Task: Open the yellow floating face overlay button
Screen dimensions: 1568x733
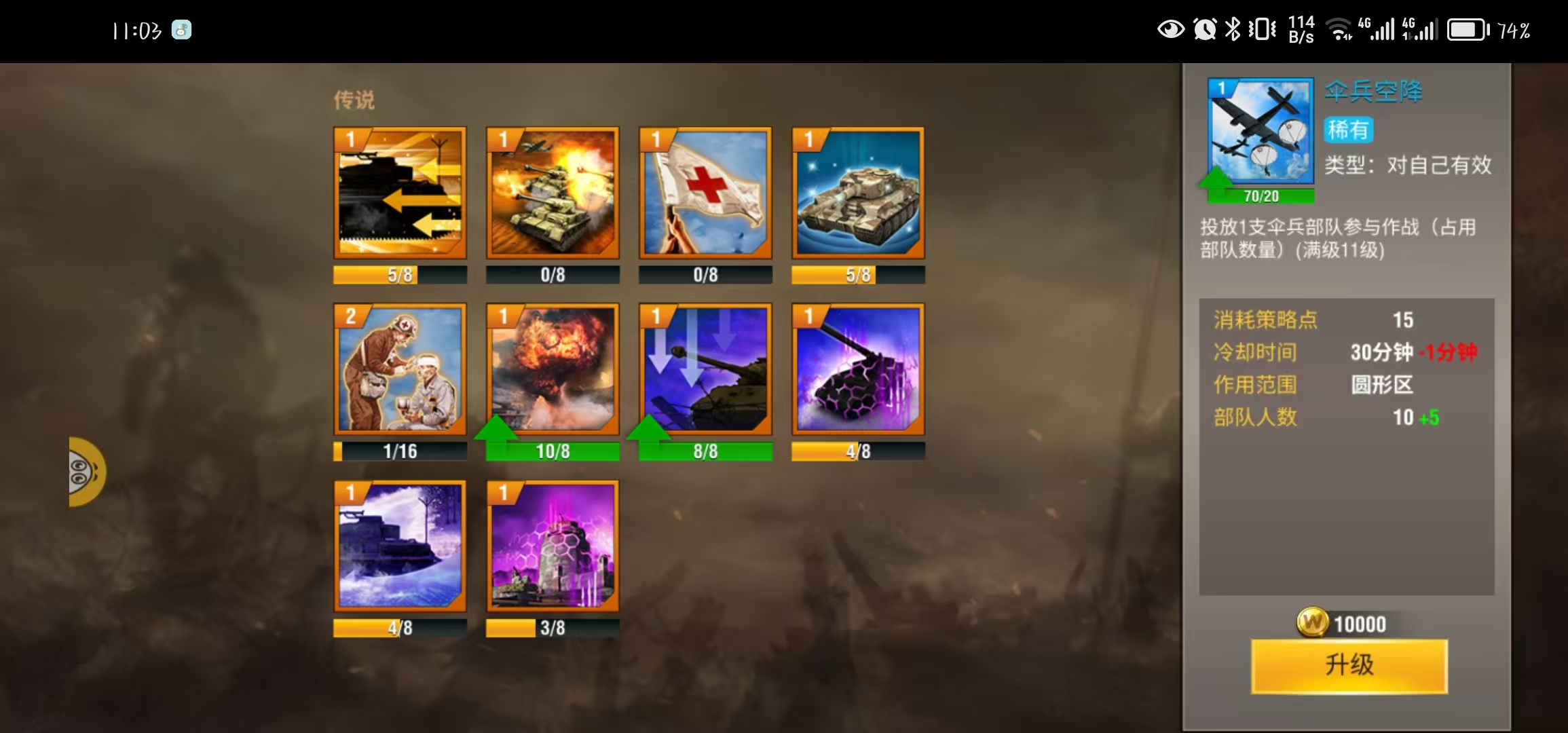Action: [86, 472]
